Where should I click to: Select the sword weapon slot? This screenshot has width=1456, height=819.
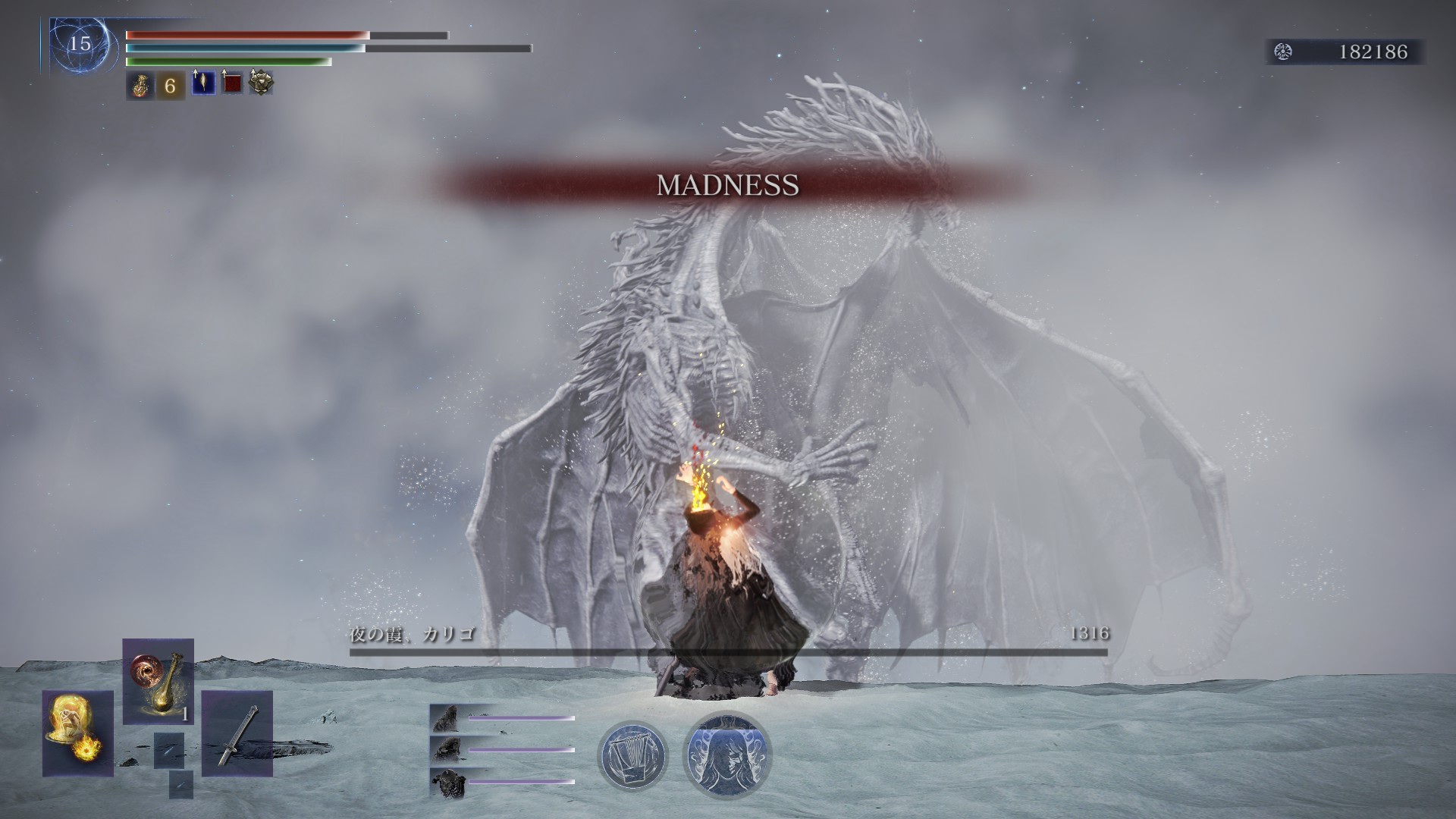point(237,733)
